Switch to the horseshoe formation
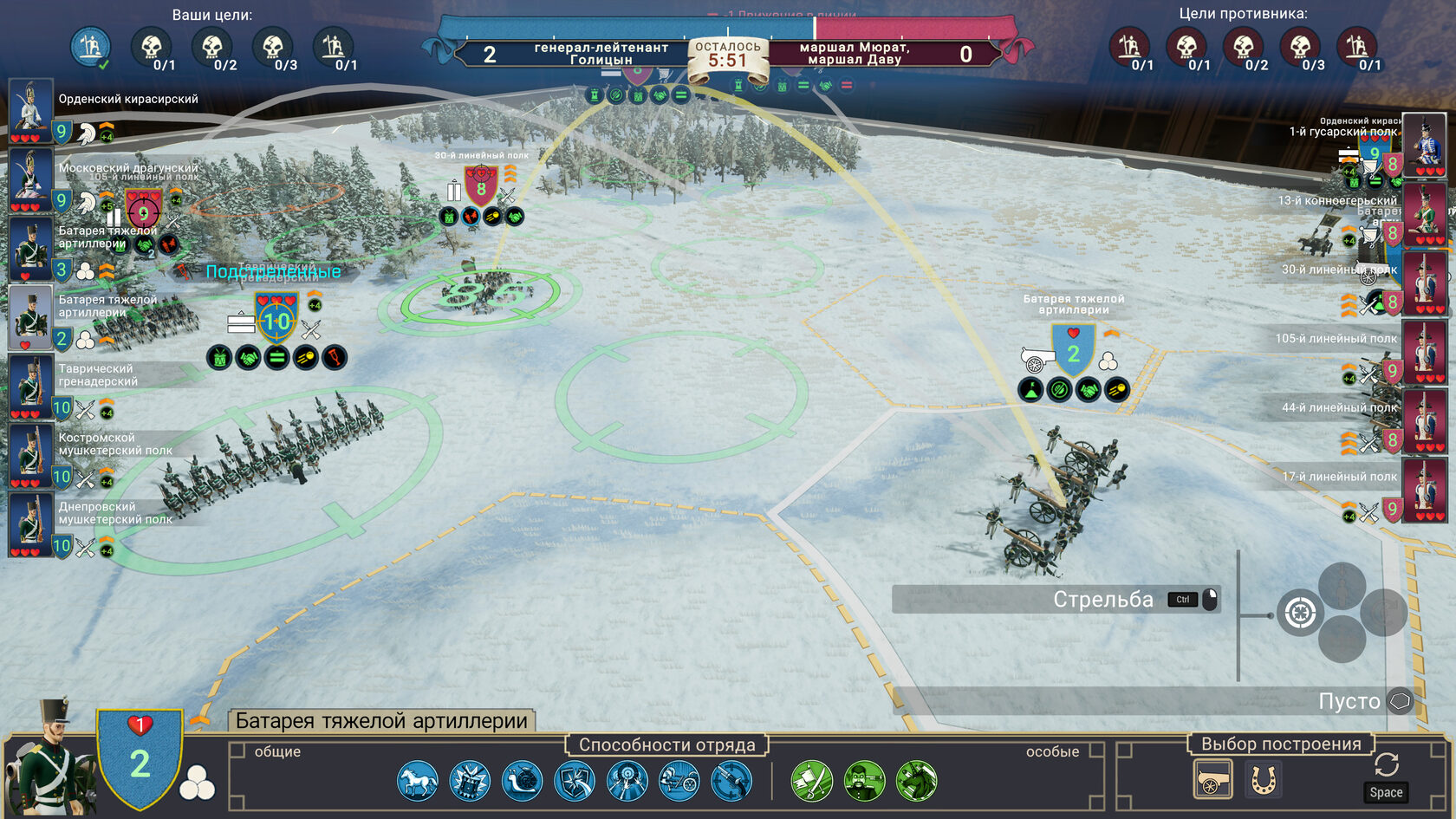This screenshot has height=819, width=1456. point(1264,779)
